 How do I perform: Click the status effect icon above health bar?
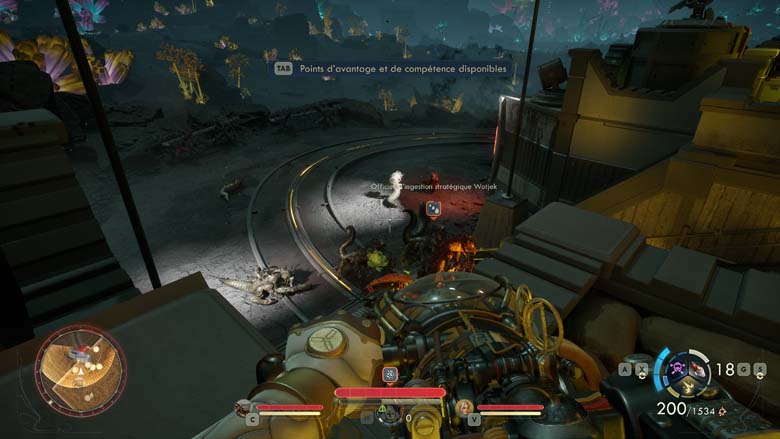click(390, 375)
